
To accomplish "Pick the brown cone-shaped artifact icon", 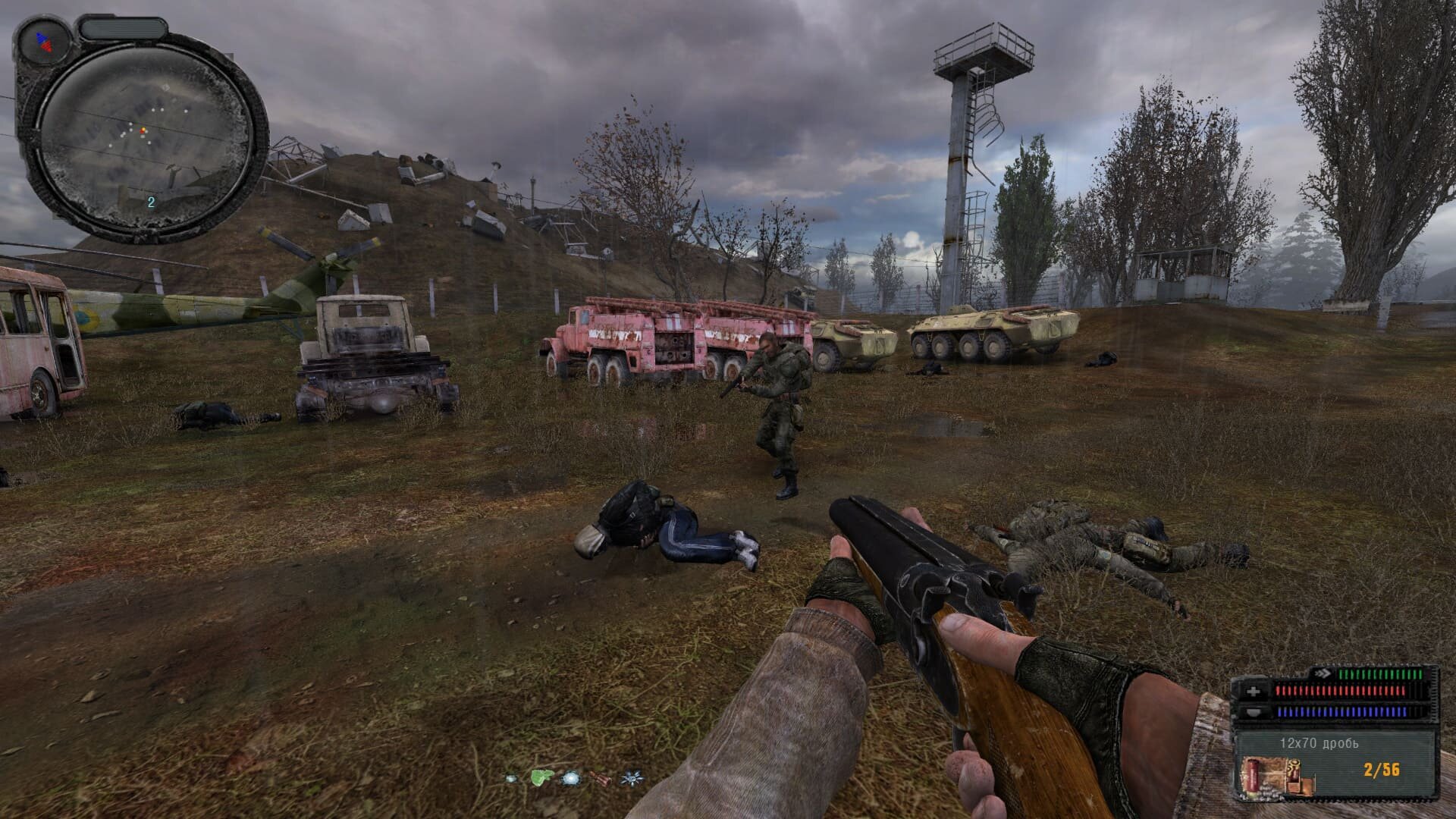I will tap(600, 778).
